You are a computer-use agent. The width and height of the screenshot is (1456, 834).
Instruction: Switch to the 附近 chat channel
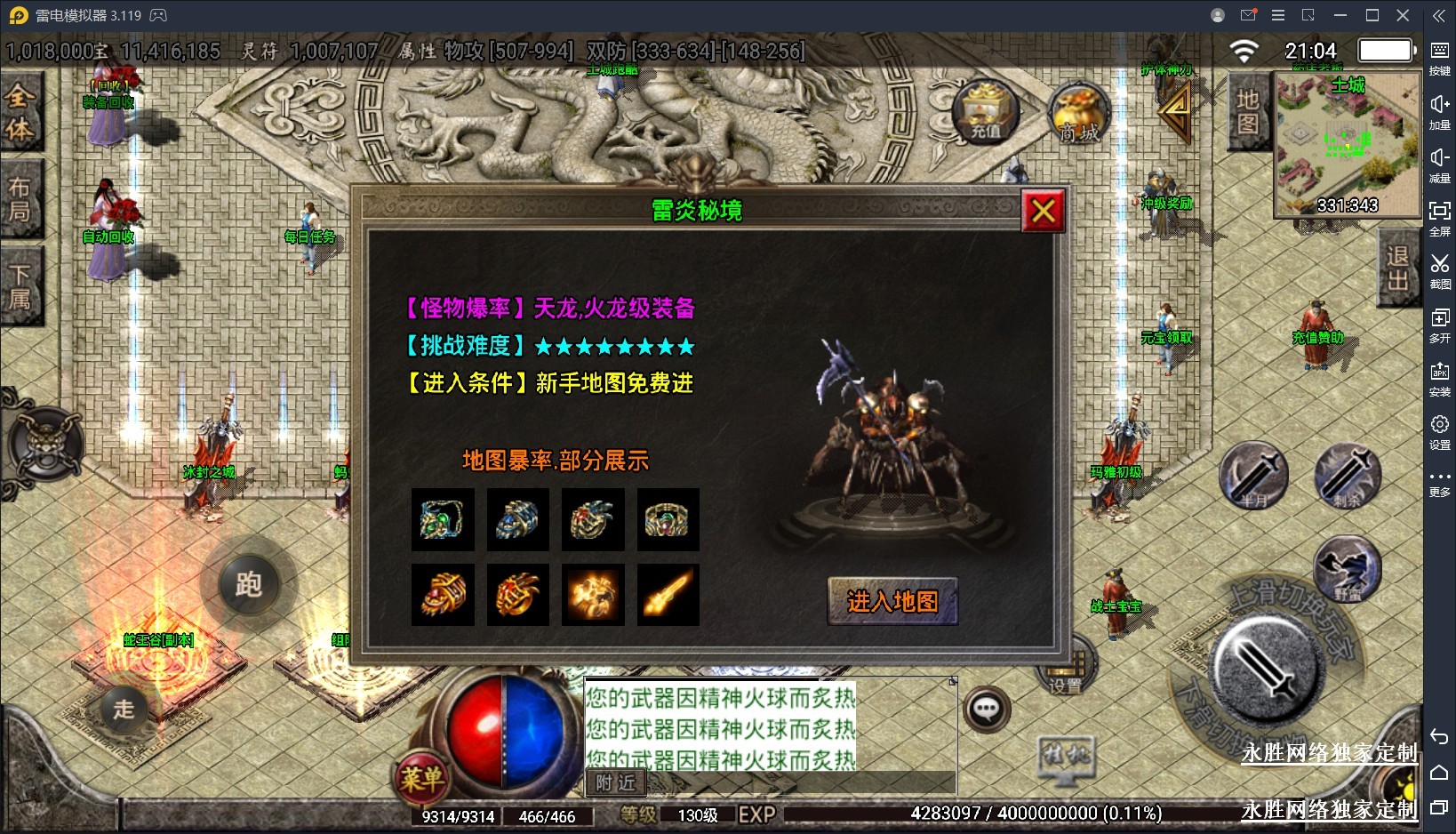(x=615, y=782)
